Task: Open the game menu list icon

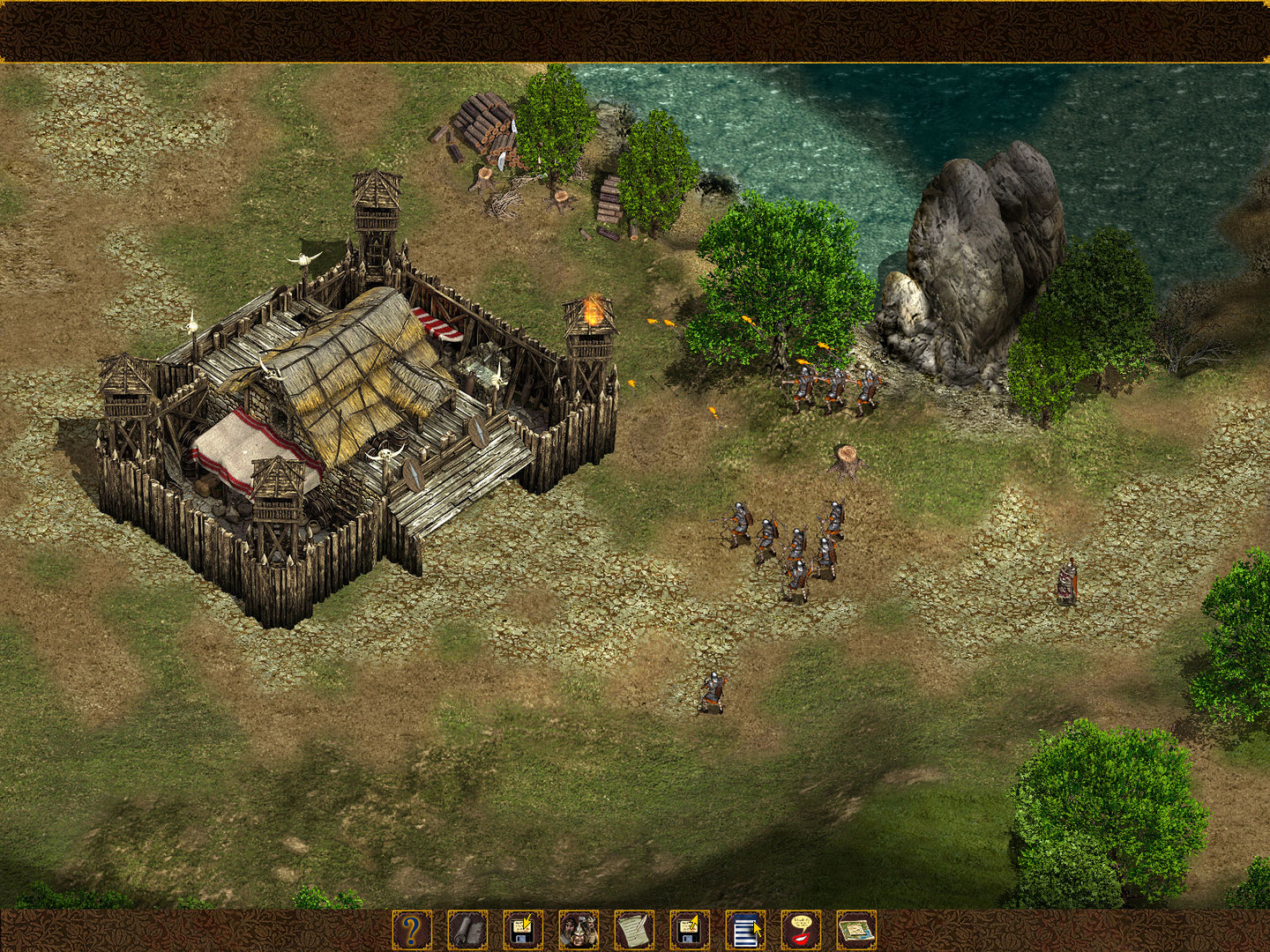Action: click(x=747, y=930)
